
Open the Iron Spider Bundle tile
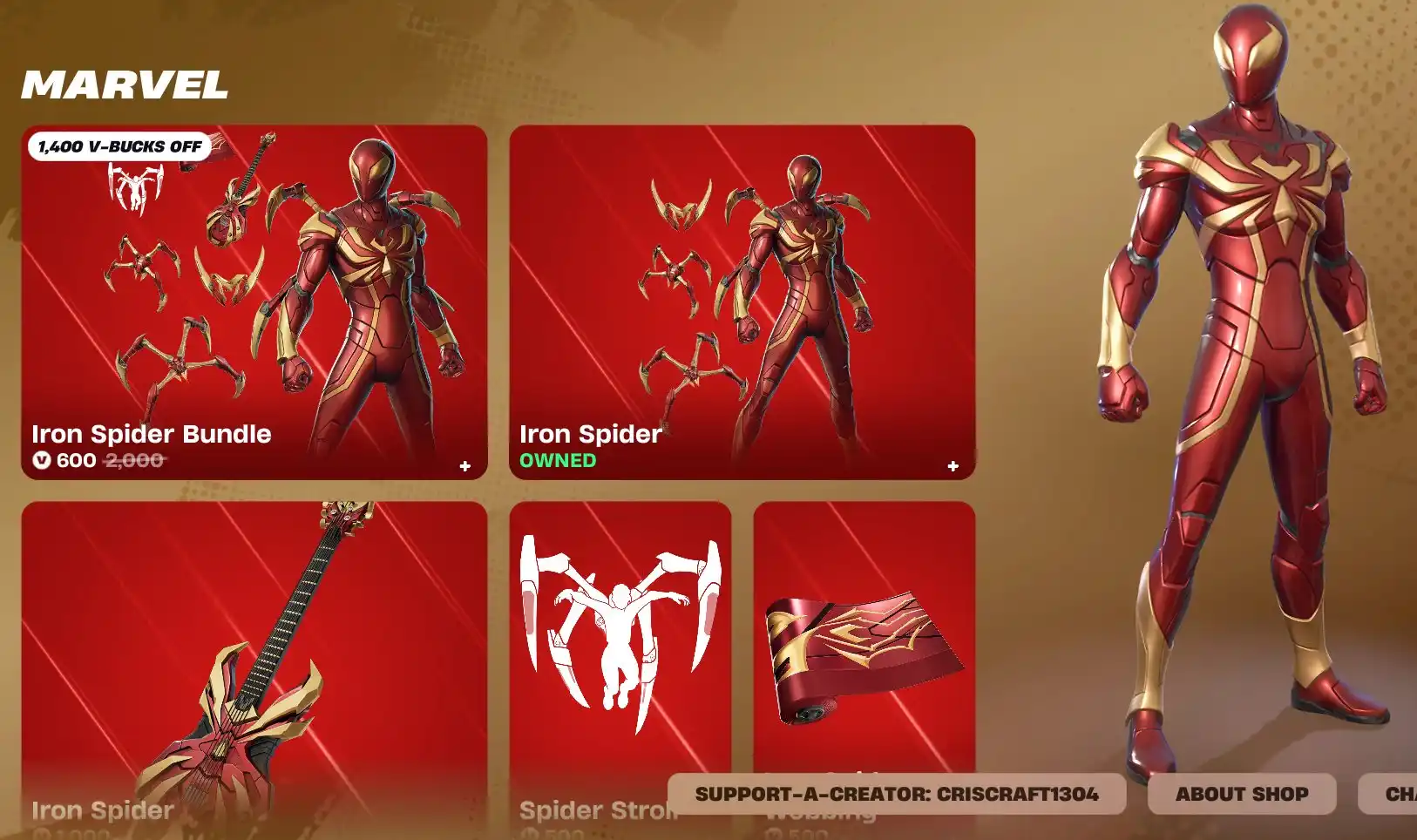pyautogui.click(x=254, y=301)
